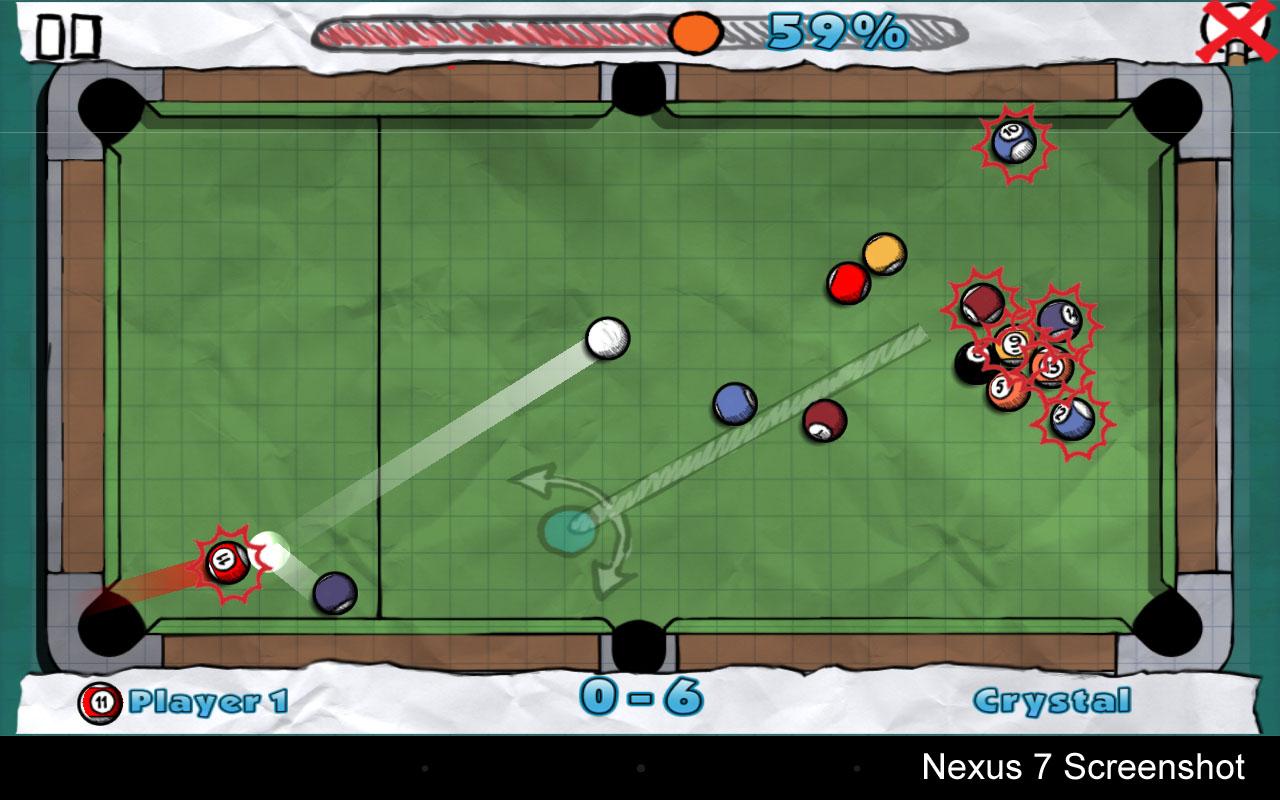Click the red X to exit the match

click(x=1231, y=32)
